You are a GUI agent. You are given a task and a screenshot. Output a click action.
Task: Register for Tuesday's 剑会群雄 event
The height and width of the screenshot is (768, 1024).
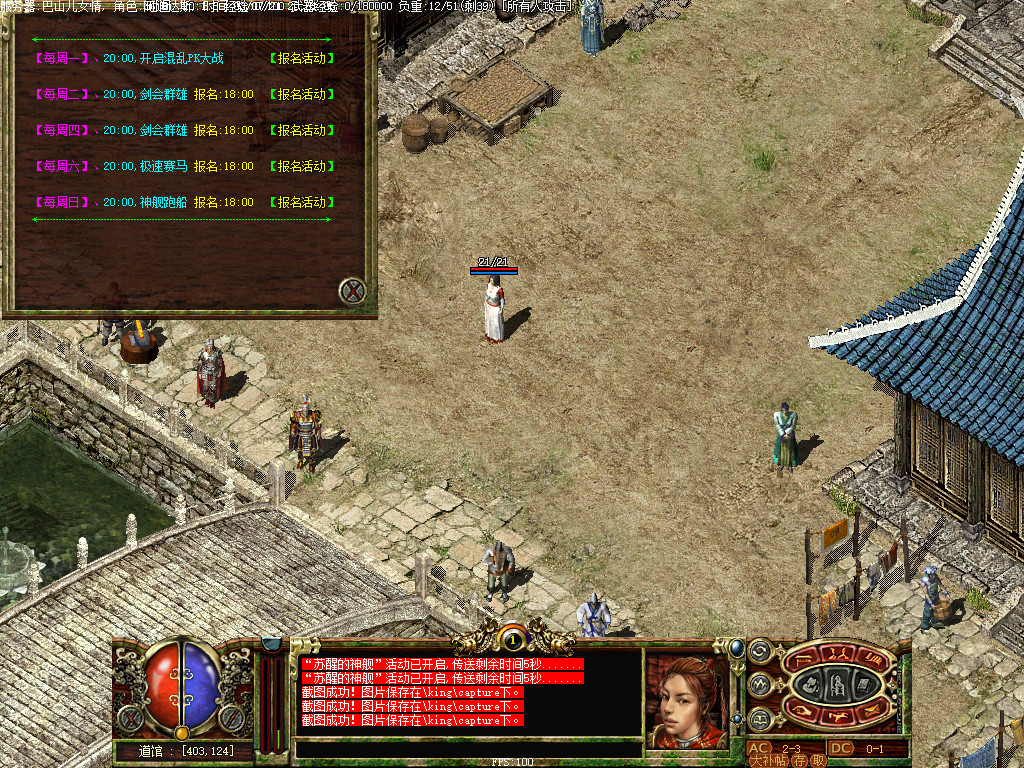302,94
